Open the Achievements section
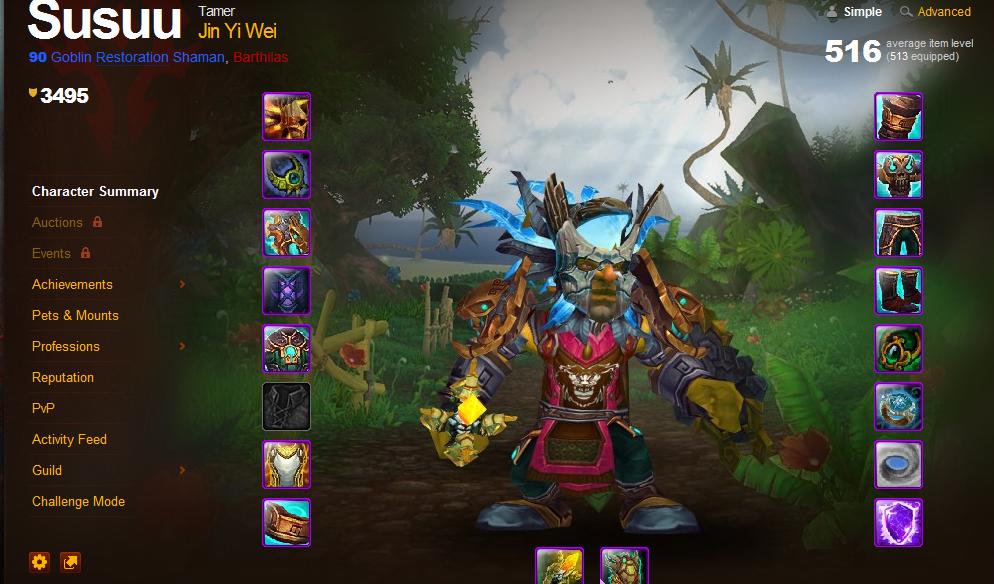Screen dimensions: 994x584 (x=72, y=284)
